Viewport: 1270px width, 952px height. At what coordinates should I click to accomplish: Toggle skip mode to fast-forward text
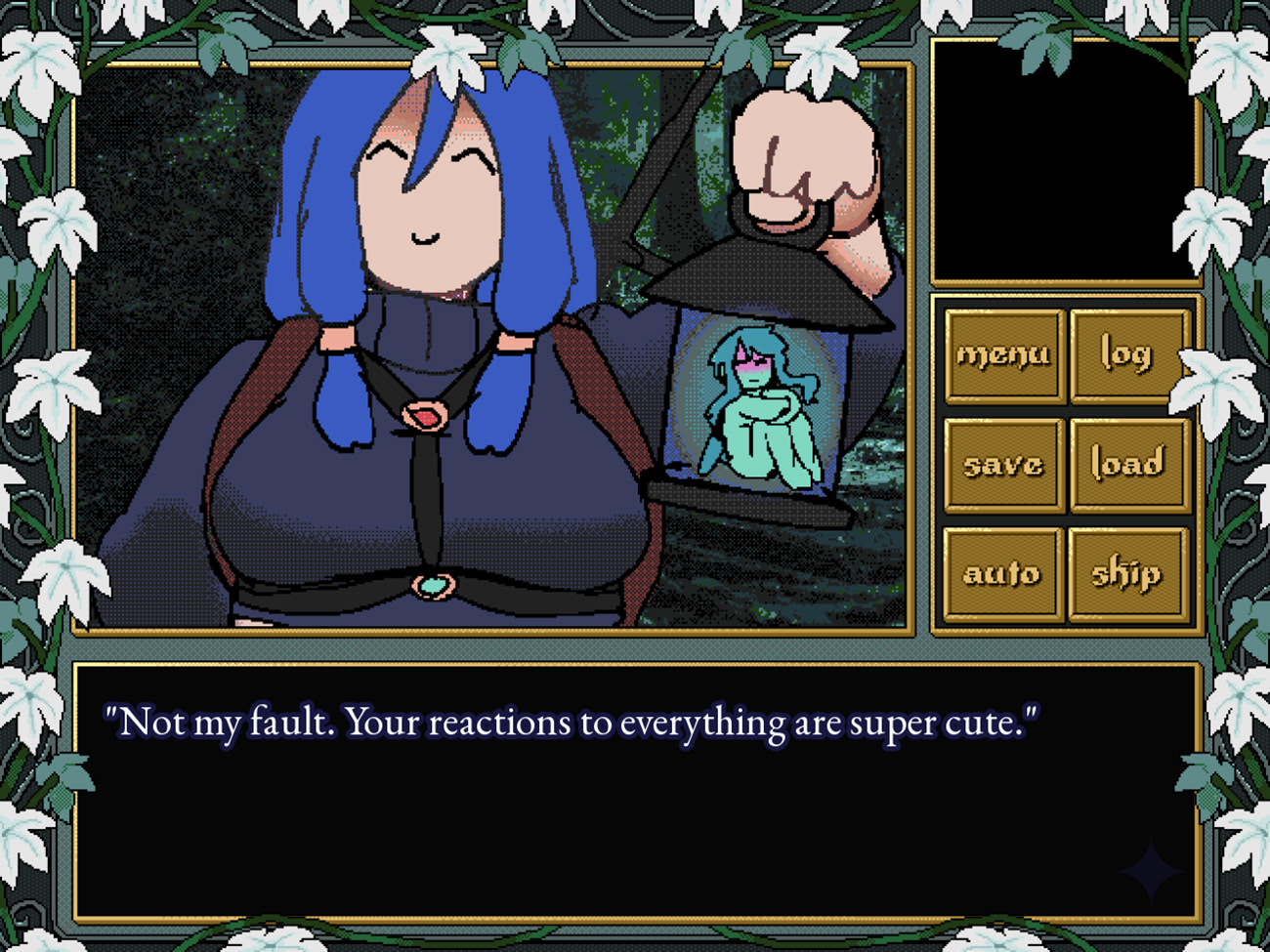click(1128, 573)
